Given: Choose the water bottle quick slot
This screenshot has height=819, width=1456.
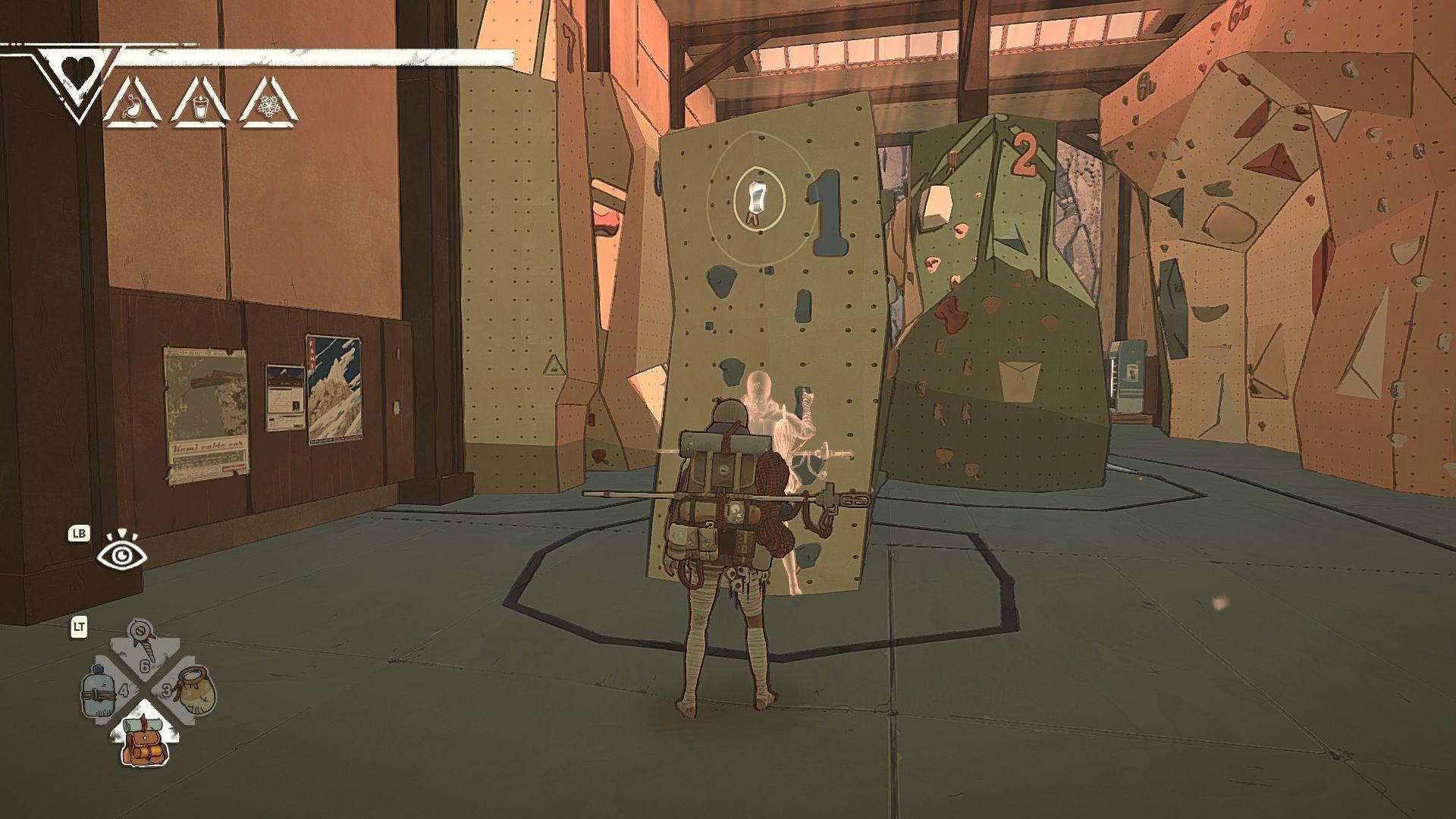Looking at the screenshot, I should coord(101,691).
